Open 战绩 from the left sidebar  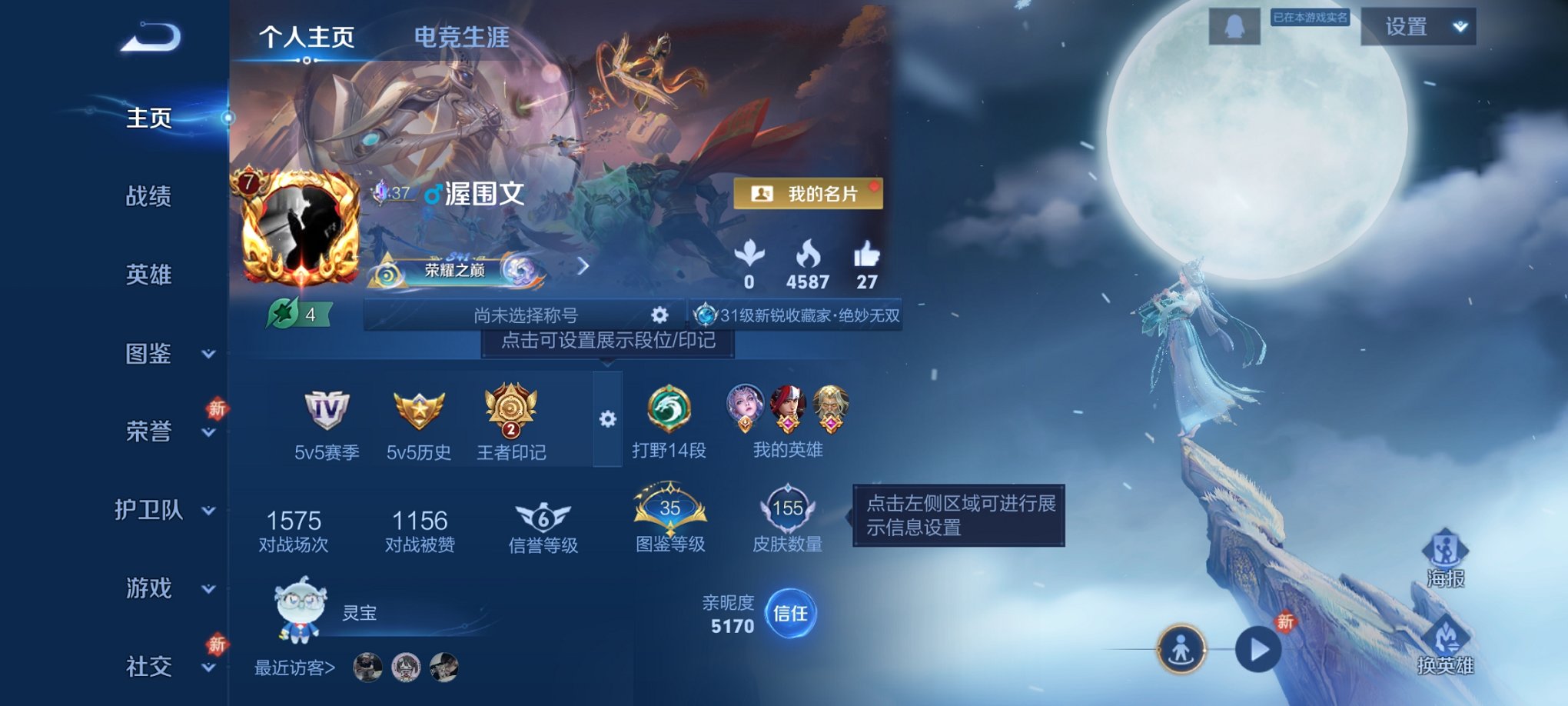tap(151, 198)
